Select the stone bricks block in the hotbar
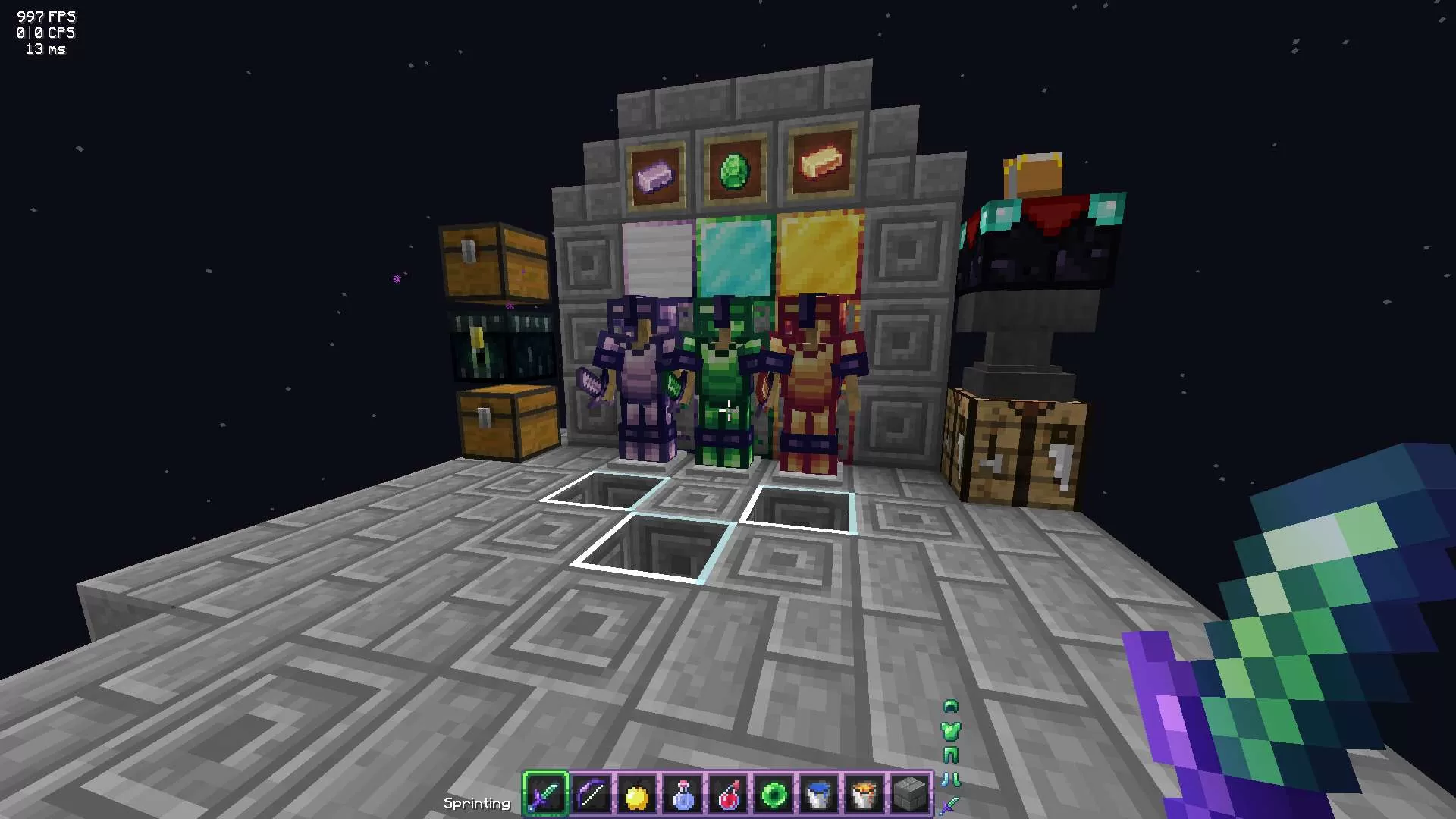Screen dimensions: 1456x819 click(x=907, y=793)
